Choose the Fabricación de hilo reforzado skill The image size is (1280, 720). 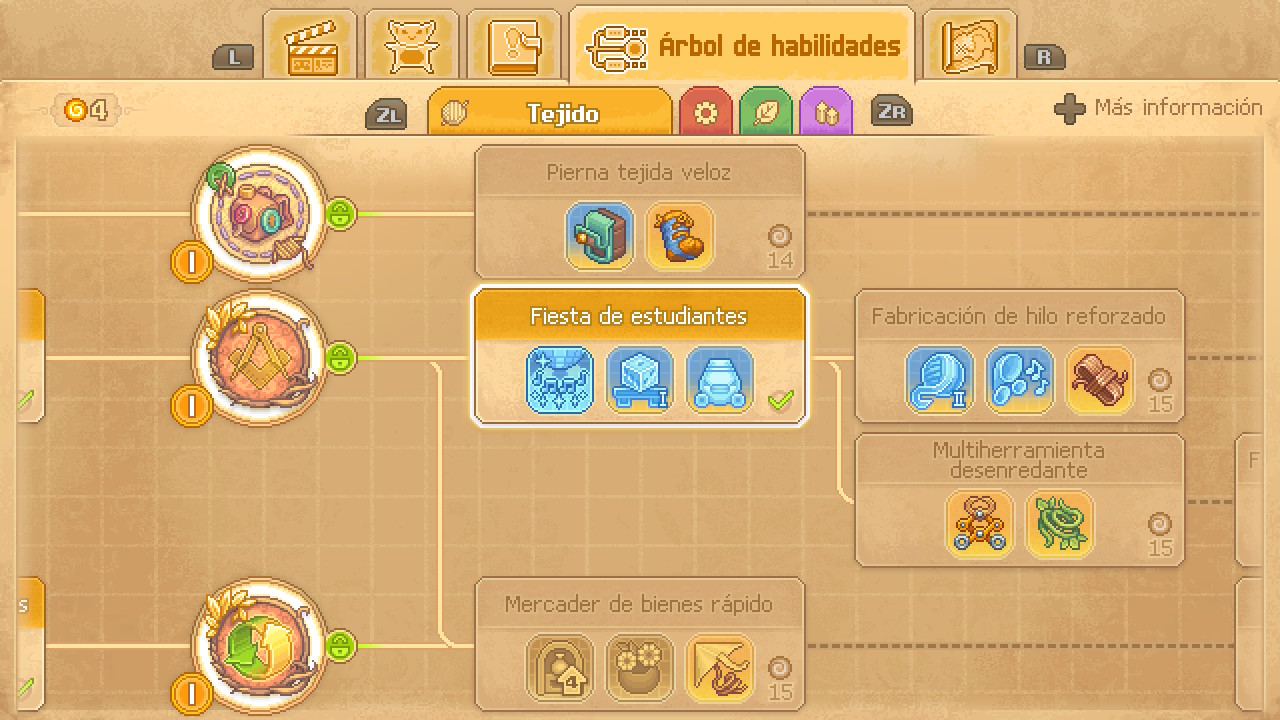pos(1019,356)
